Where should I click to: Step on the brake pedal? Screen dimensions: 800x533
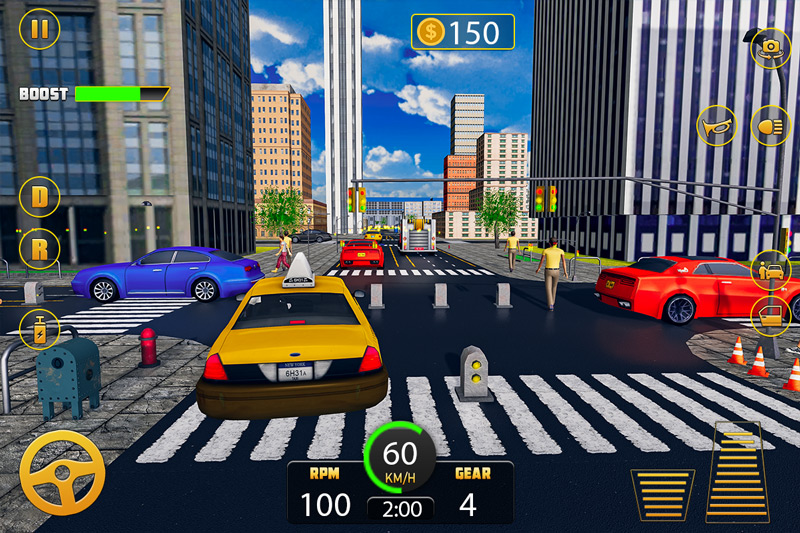pyautogui.click(x=662, y=493)
